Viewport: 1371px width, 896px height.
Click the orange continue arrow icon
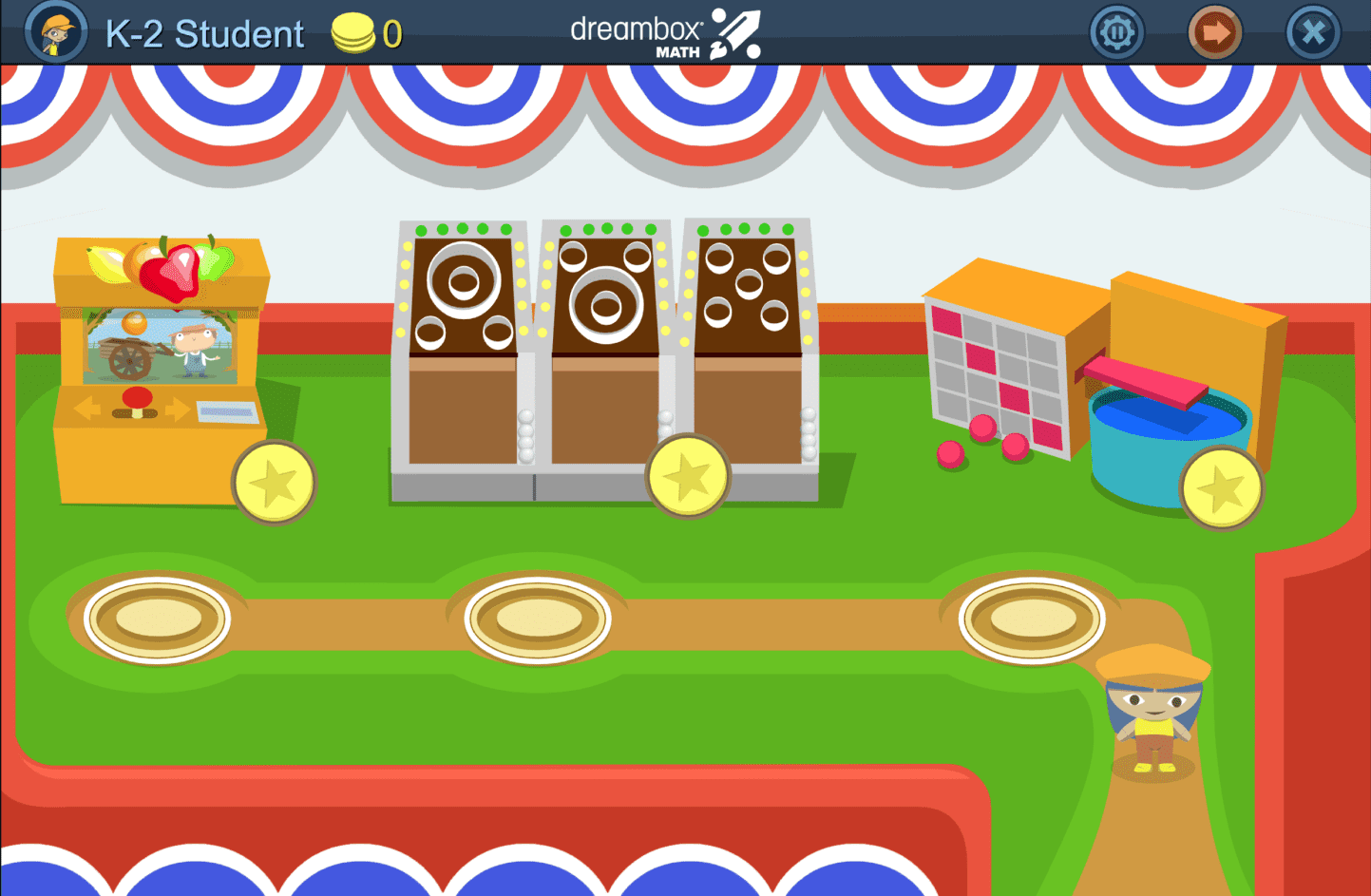click(x=1214, y=31)
